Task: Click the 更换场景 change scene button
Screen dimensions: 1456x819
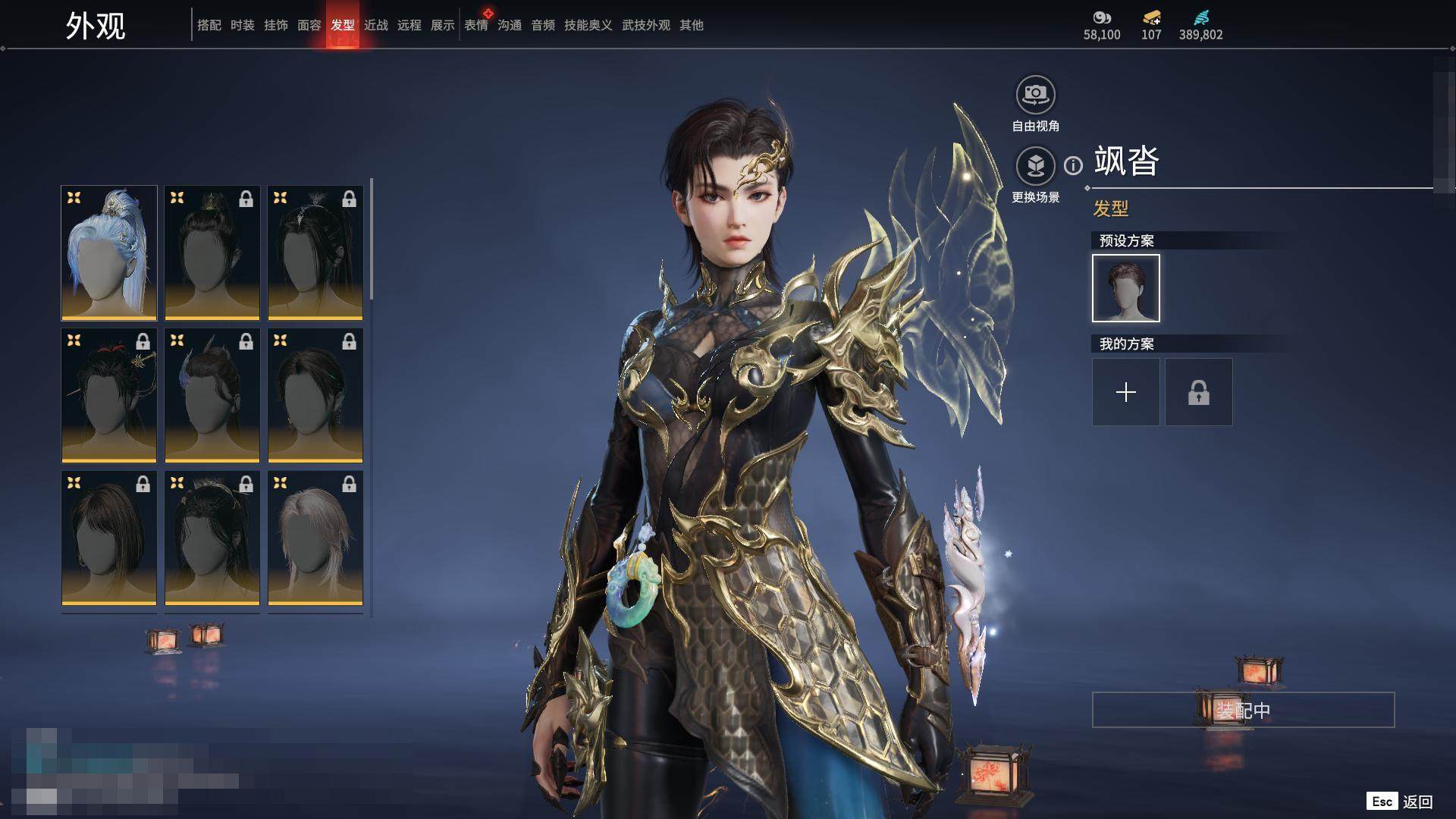Action: click(1035, 167)
